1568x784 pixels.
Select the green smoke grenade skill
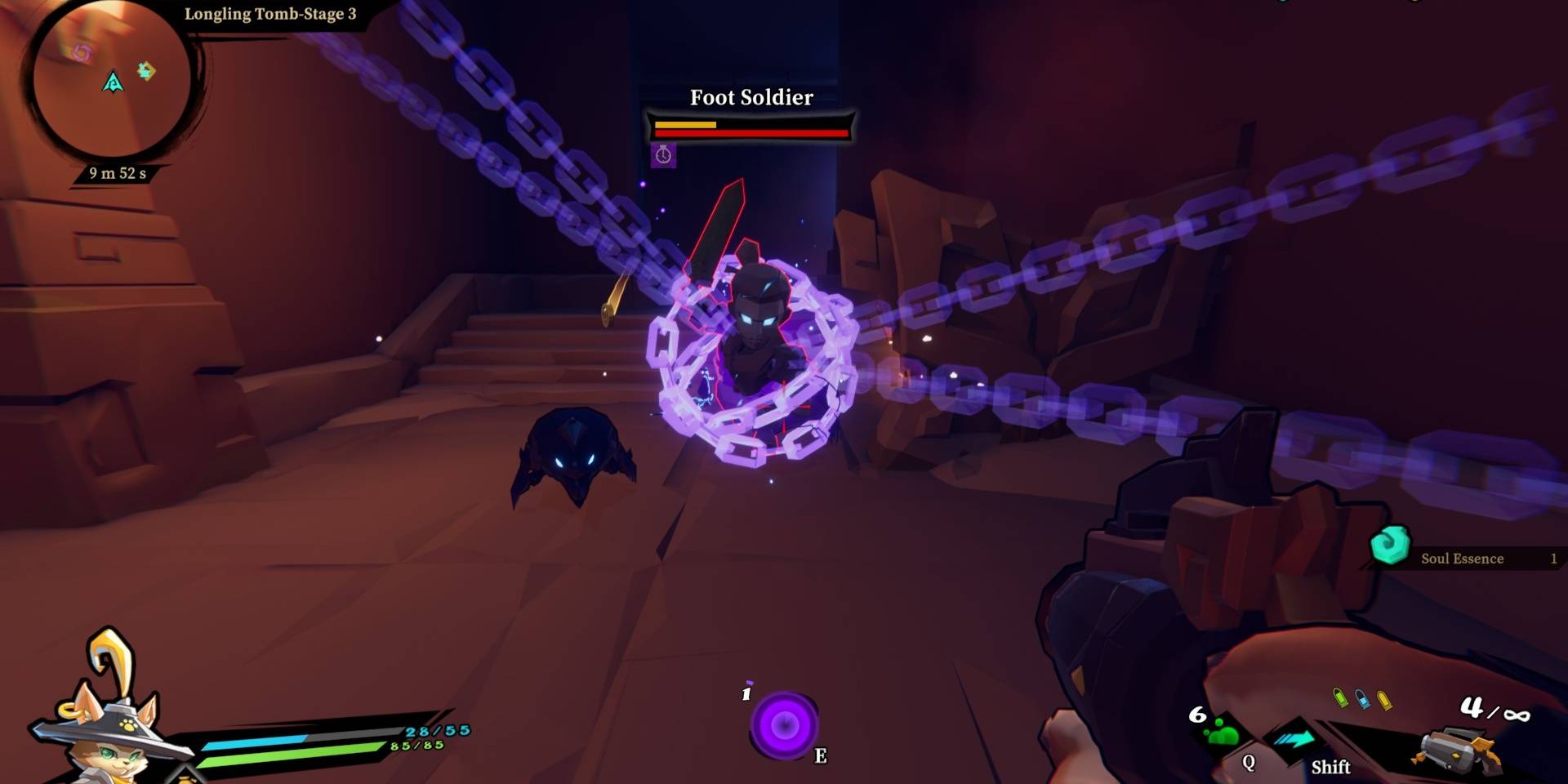click(x=1220, y=731)
